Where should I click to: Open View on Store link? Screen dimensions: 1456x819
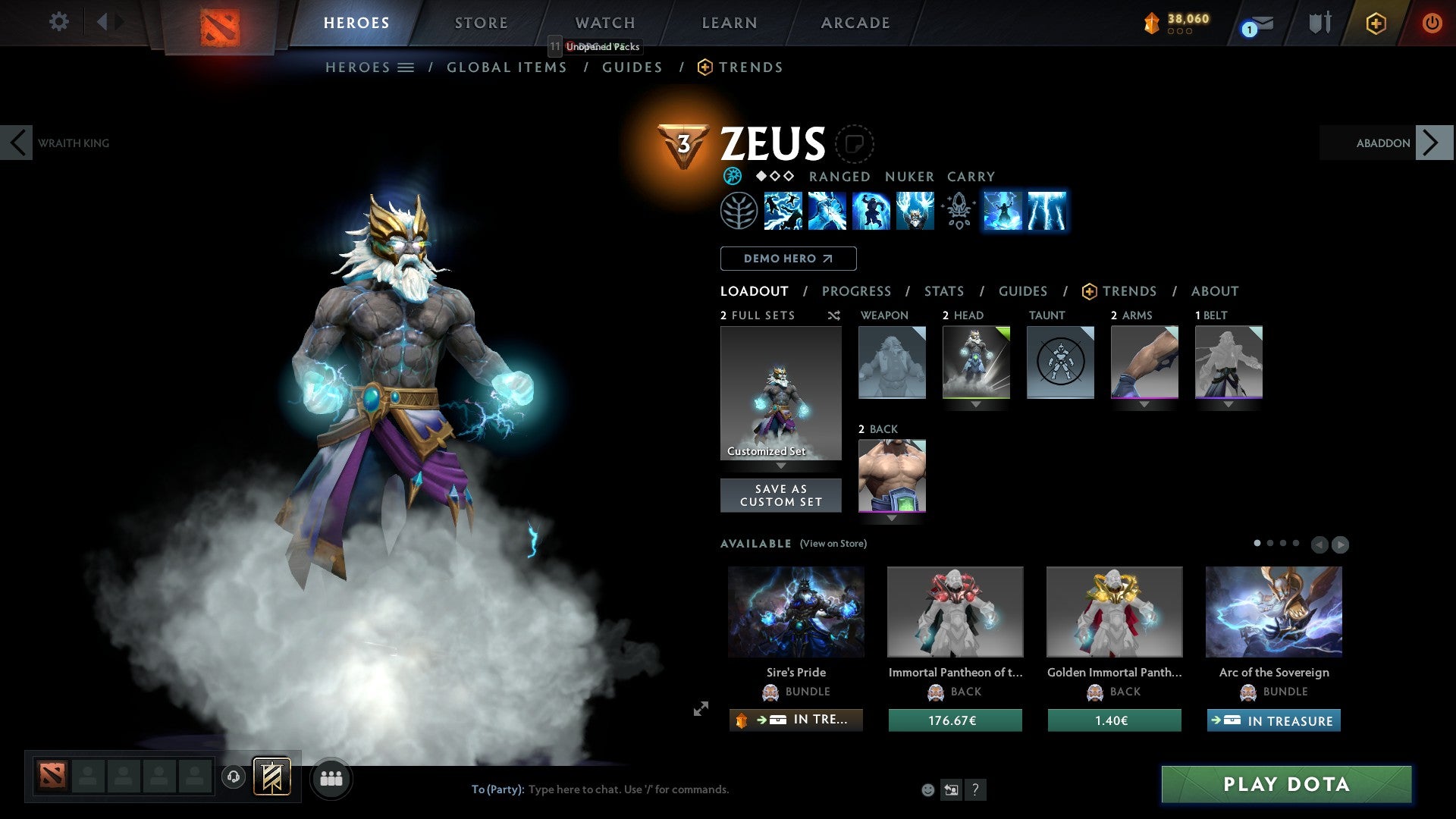[833, 544]
